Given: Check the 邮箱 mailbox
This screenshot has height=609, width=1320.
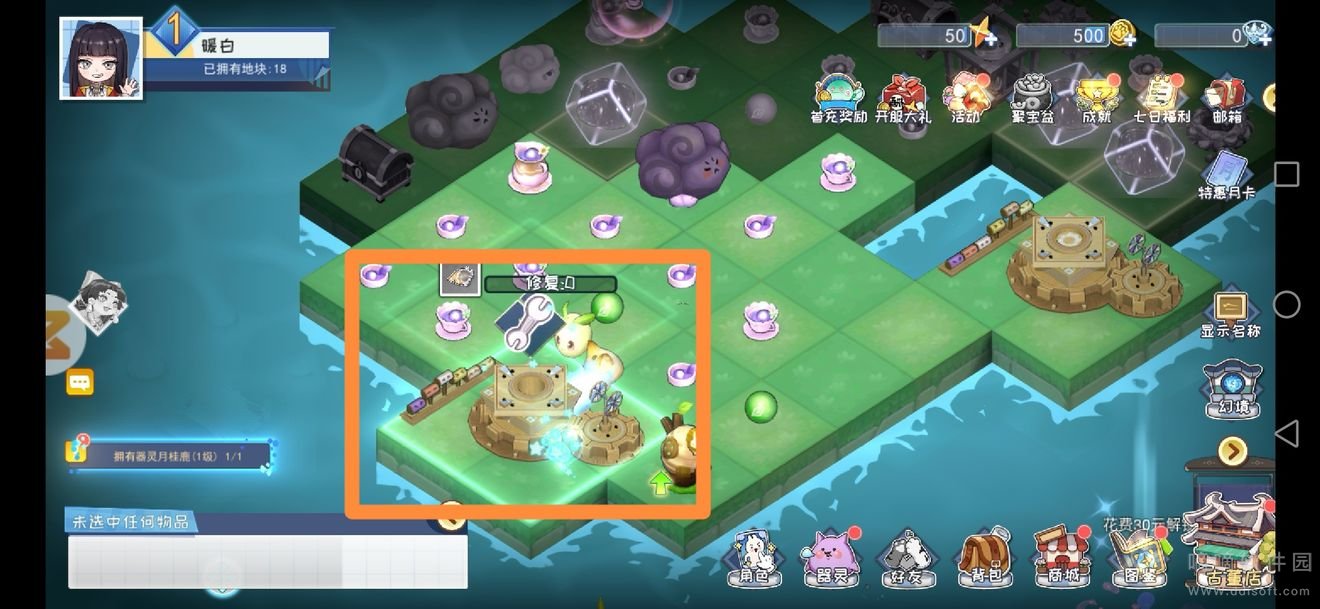Looking at the screenshot, I should tap(1226, 100).
